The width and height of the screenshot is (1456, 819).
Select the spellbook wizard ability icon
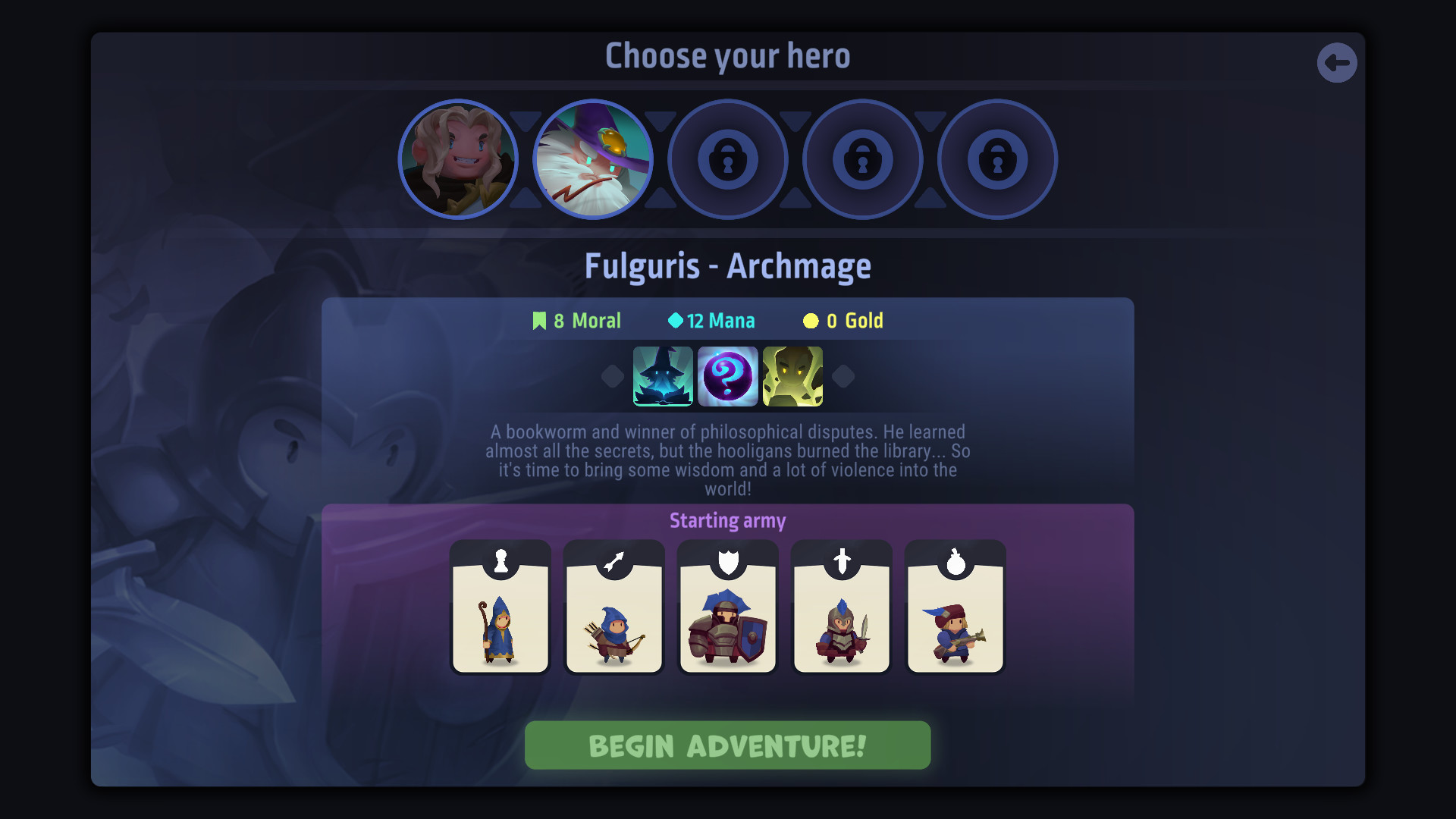tap(663, 375)
